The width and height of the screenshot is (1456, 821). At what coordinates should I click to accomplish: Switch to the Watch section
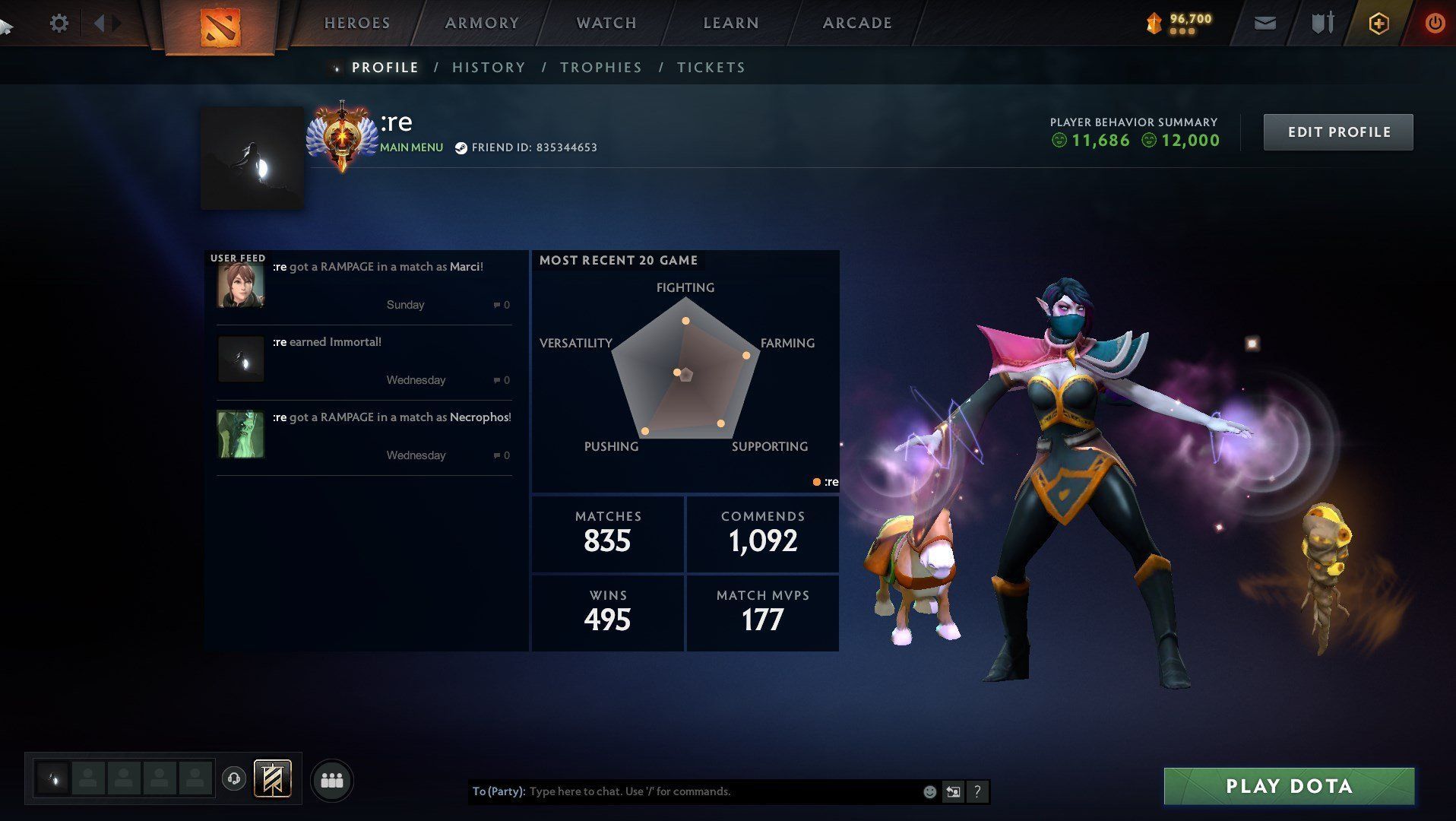(x=606, y=24)
